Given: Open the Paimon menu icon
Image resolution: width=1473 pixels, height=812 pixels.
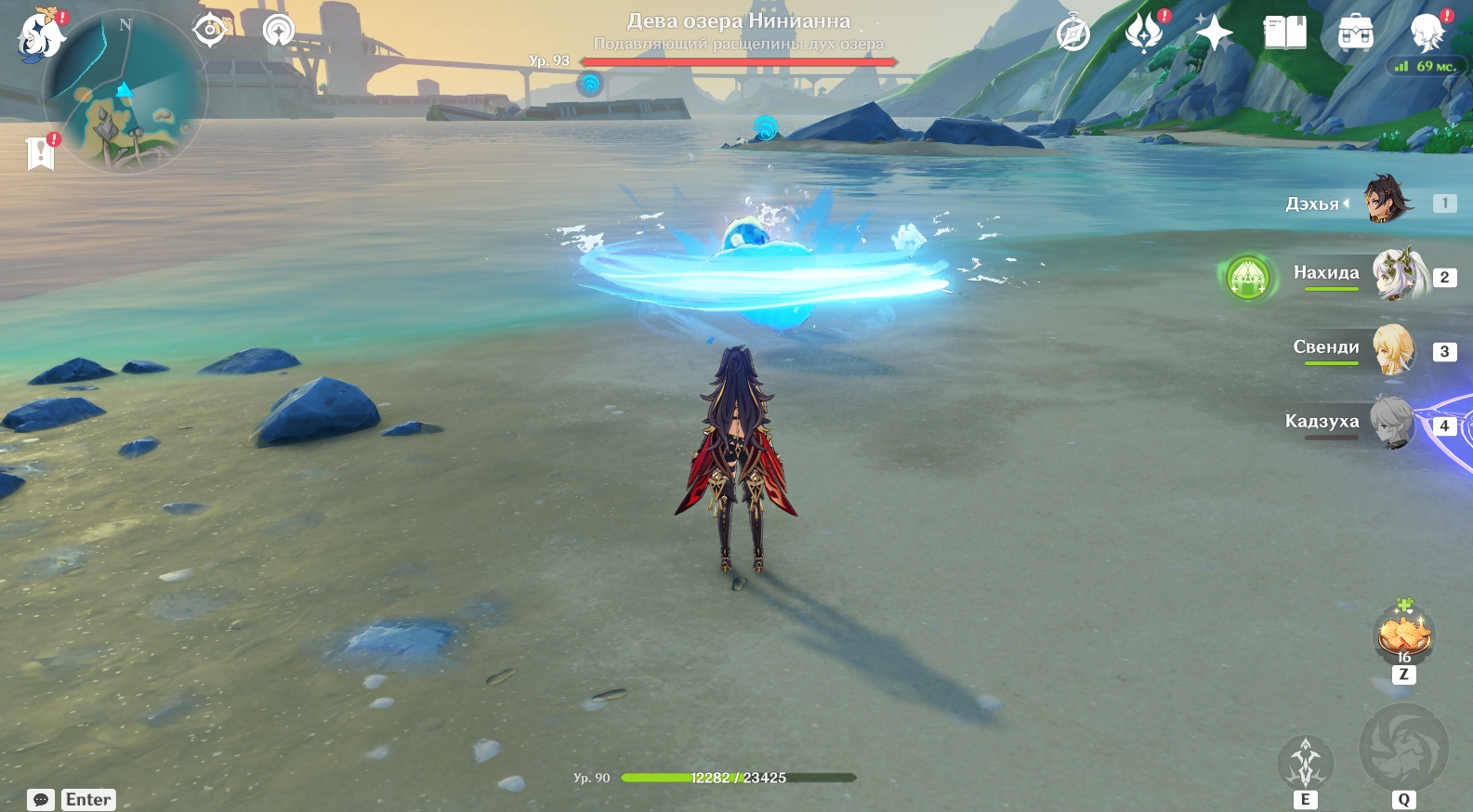Looking at the screenshot, I should point(41,35).
